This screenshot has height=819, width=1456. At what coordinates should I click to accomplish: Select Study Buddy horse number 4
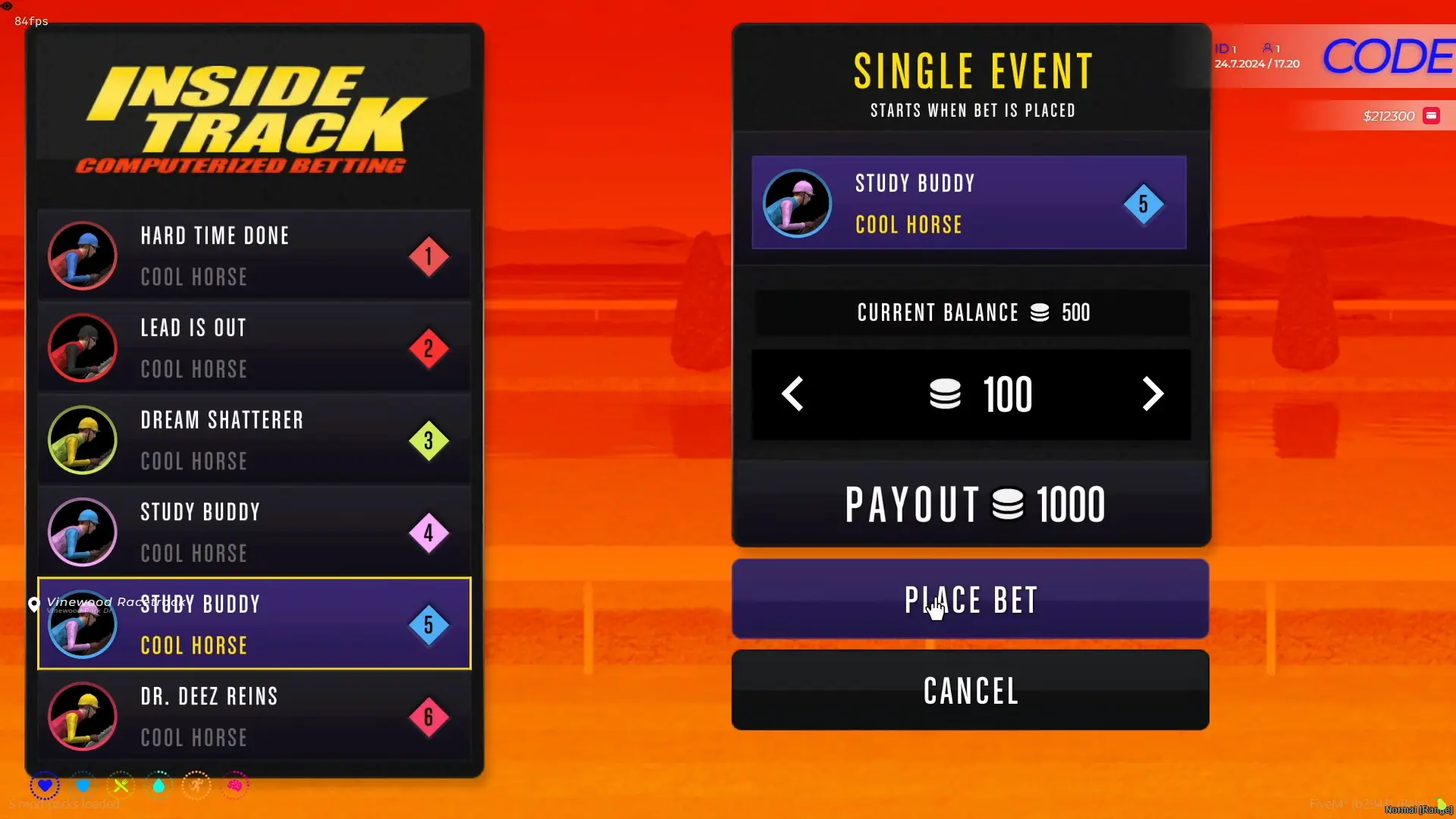tap(254, 532)
